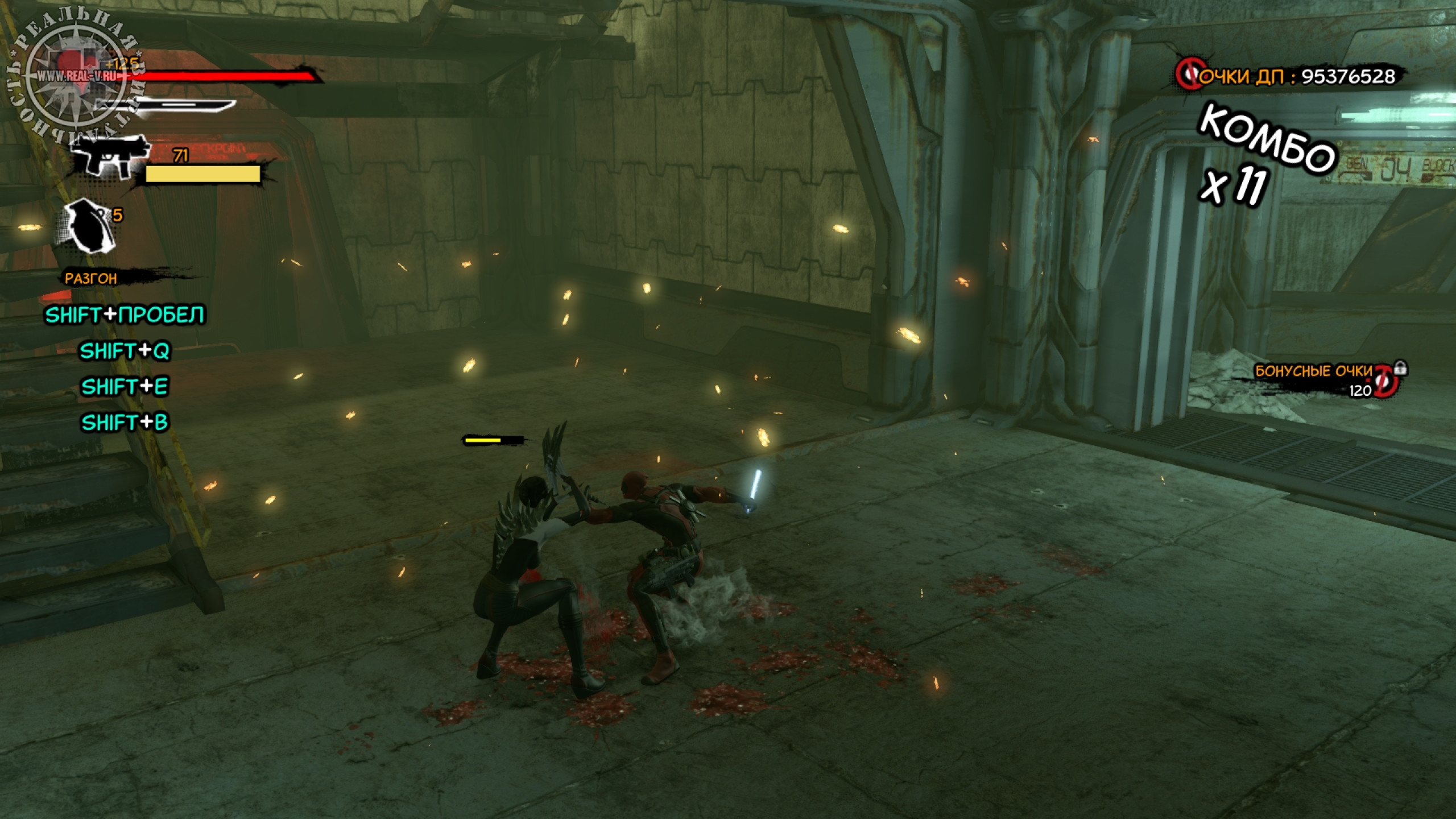Click the padlock icon near БОНУСНЫЕ ОЧКИ
This screenshot has width=1456, height=819.
pyautogui.click(x=1400, y=368)
